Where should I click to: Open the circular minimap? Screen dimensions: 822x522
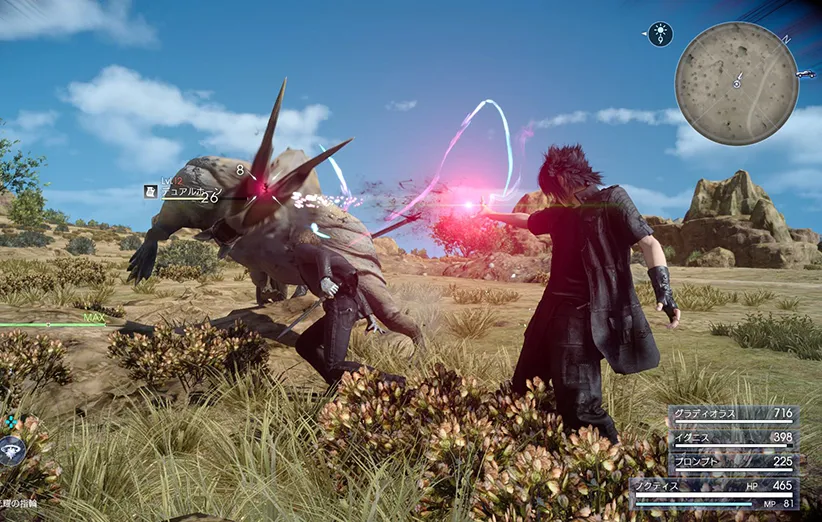tap(736, 83)
